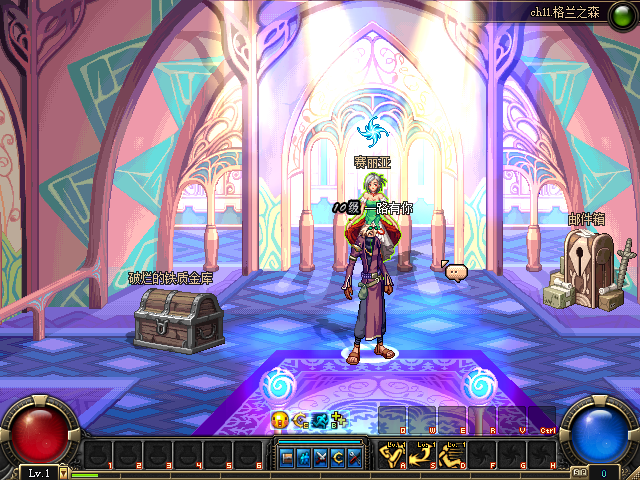Image resolution: width=640 pixels, height=480 pixels.
Task: Open the book menu button
Action: (287, 456)
